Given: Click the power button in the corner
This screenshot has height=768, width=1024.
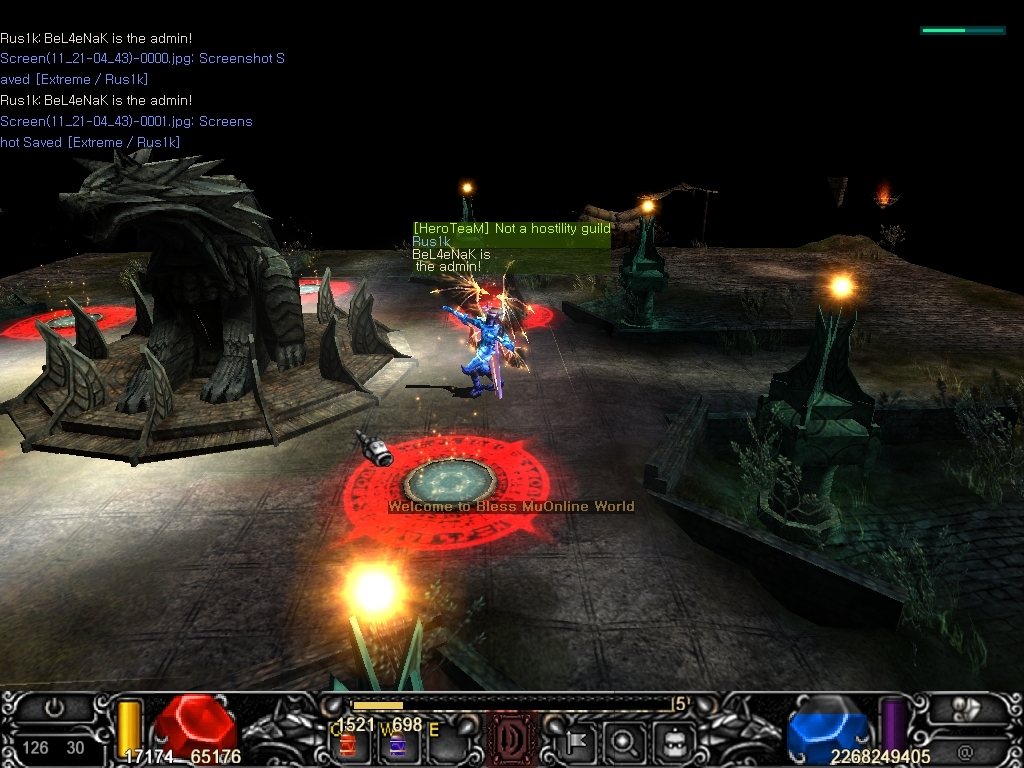Looking at the screenshot, I should 54,708.
